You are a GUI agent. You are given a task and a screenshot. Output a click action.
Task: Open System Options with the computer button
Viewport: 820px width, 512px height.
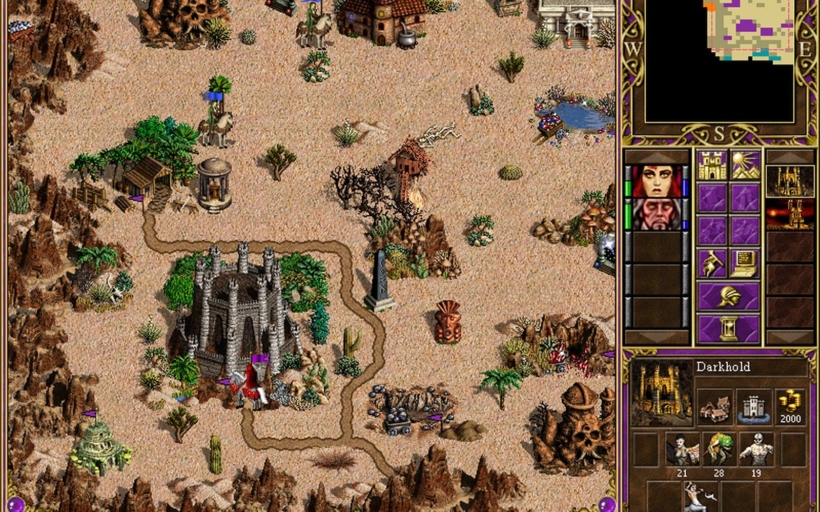(x=744, y=263)
